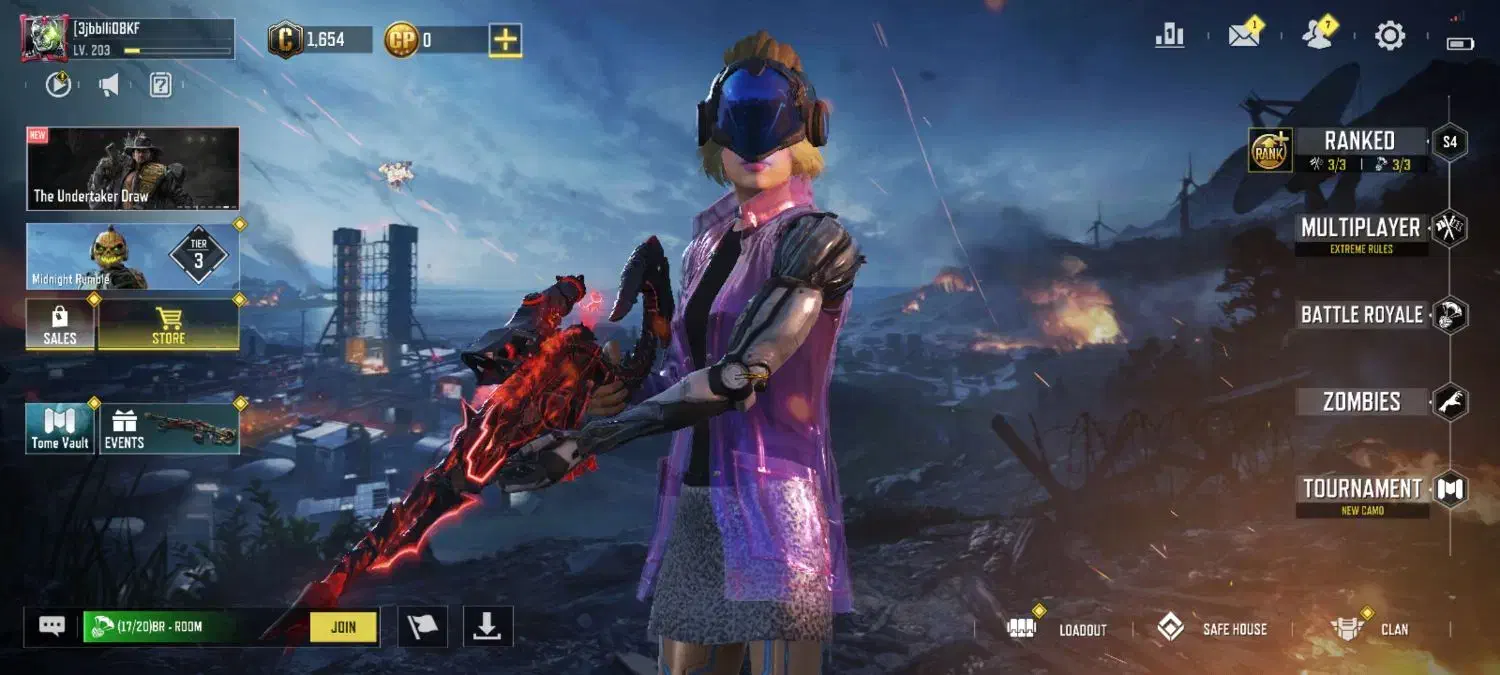
Task: Open the Tournament mode
Action: (1362, 489)
